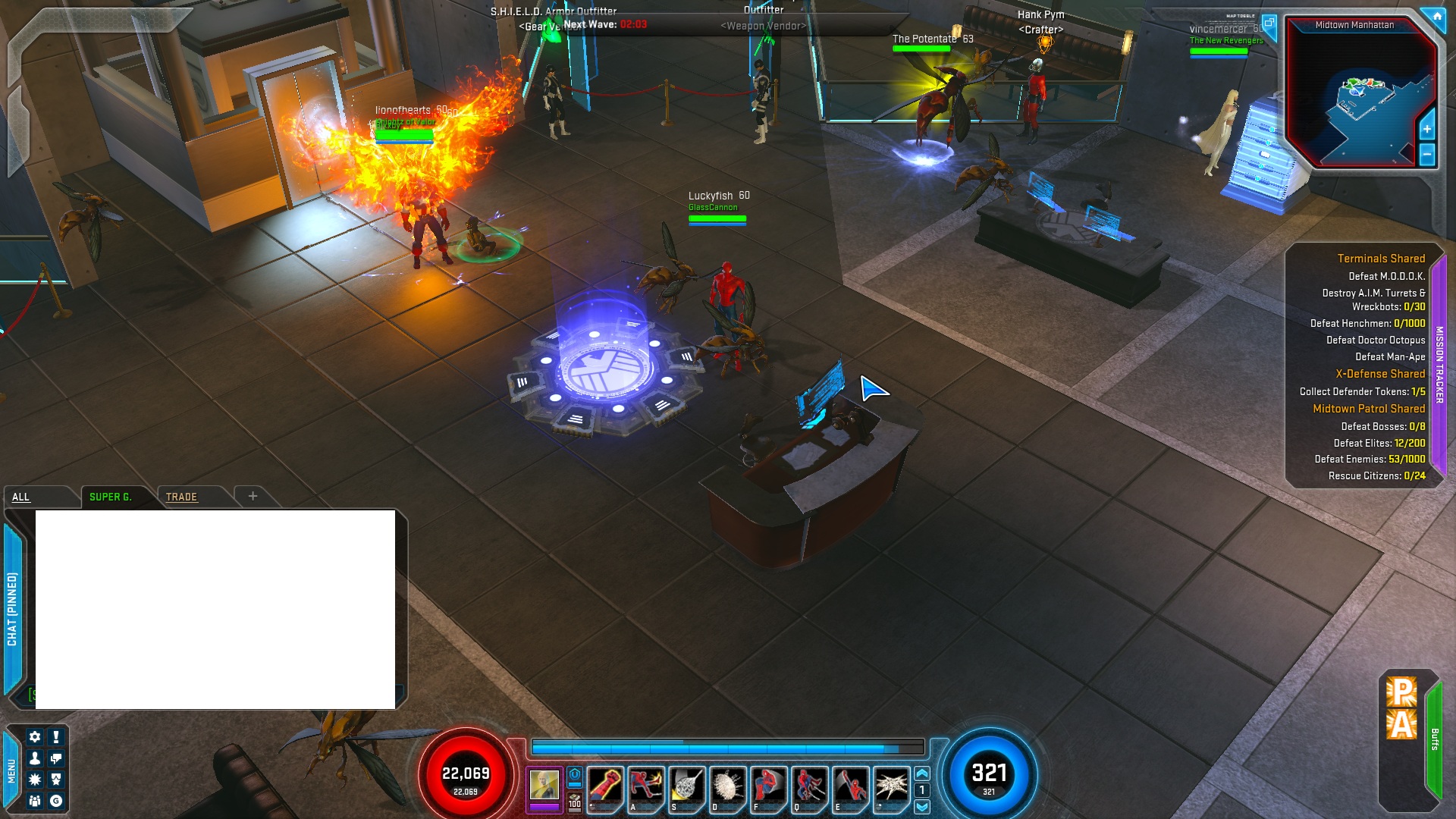The image size is (1456, 819).
Task: Activate the red glowing fist punch ability
Action: (604, 786)
